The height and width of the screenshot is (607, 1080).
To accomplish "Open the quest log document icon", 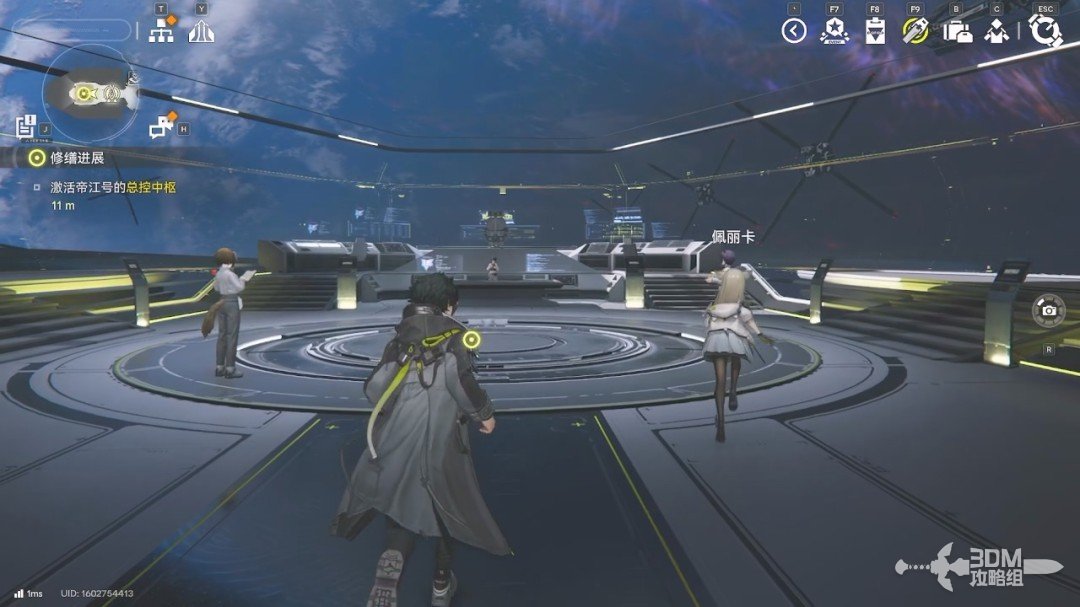I will pos(26,126).
